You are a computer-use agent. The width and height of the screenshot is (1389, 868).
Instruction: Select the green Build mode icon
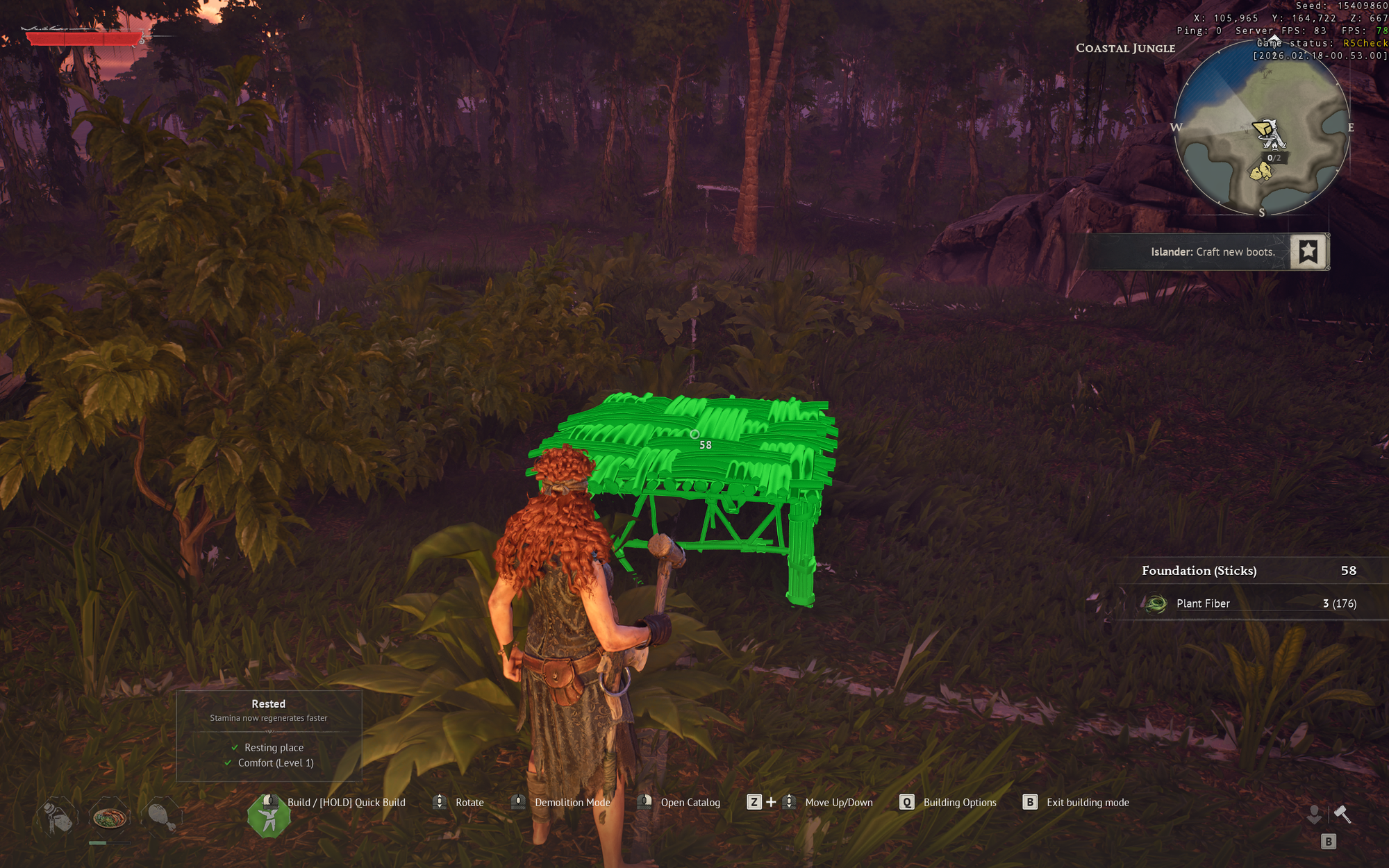[270, 816]
